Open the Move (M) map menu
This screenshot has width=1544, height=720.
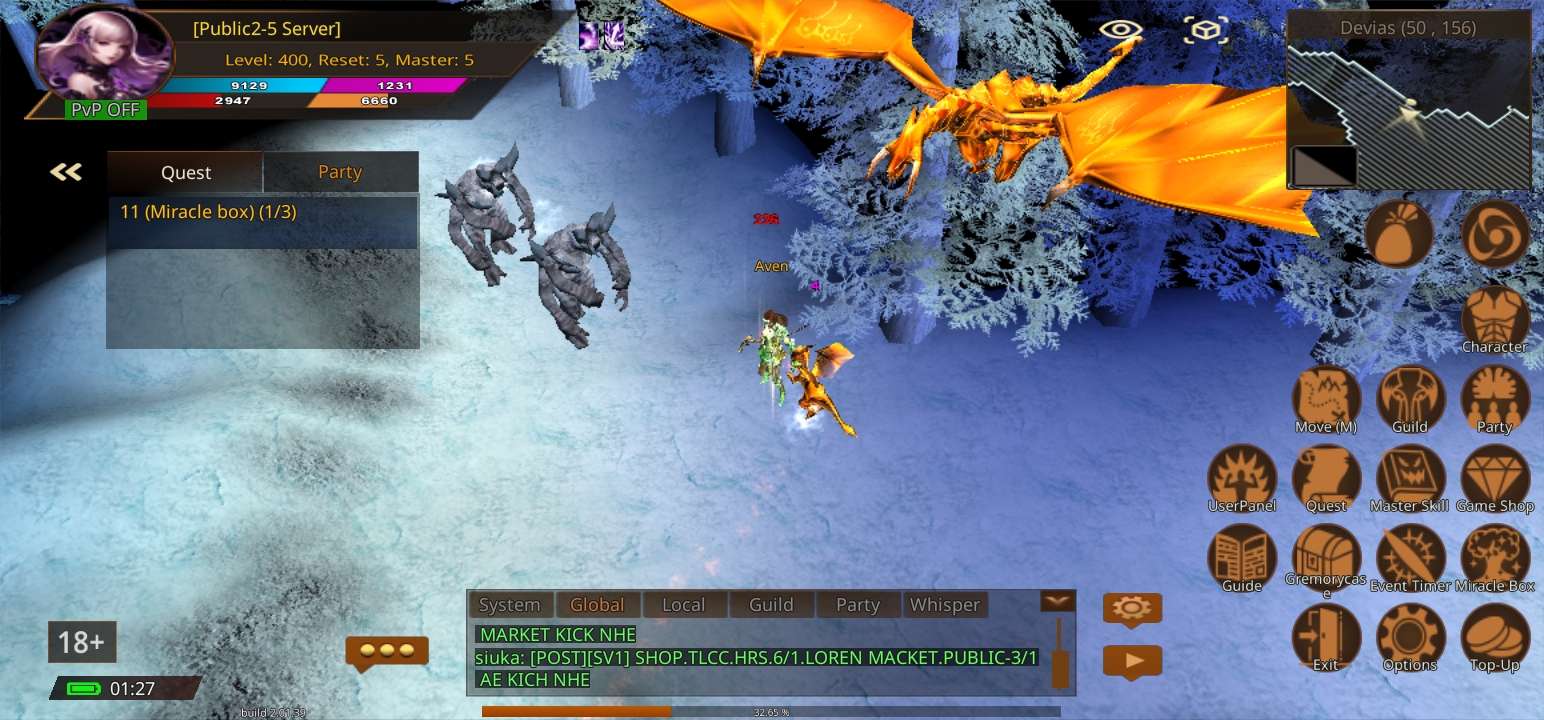coord(1326,398)
